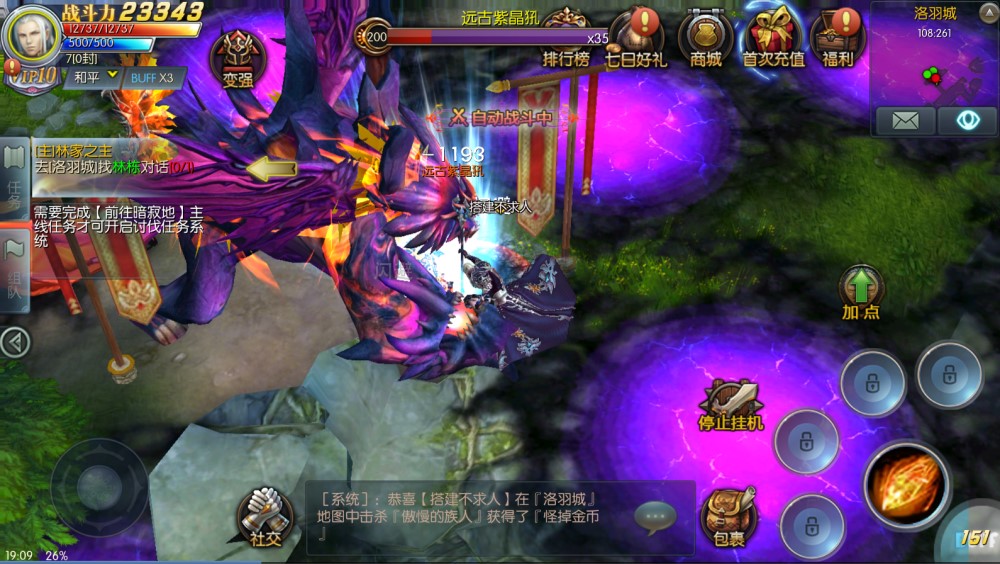Collapse the quest panel with left arrow
Viewport: 1000px width, 564px height.
point(14,343)
